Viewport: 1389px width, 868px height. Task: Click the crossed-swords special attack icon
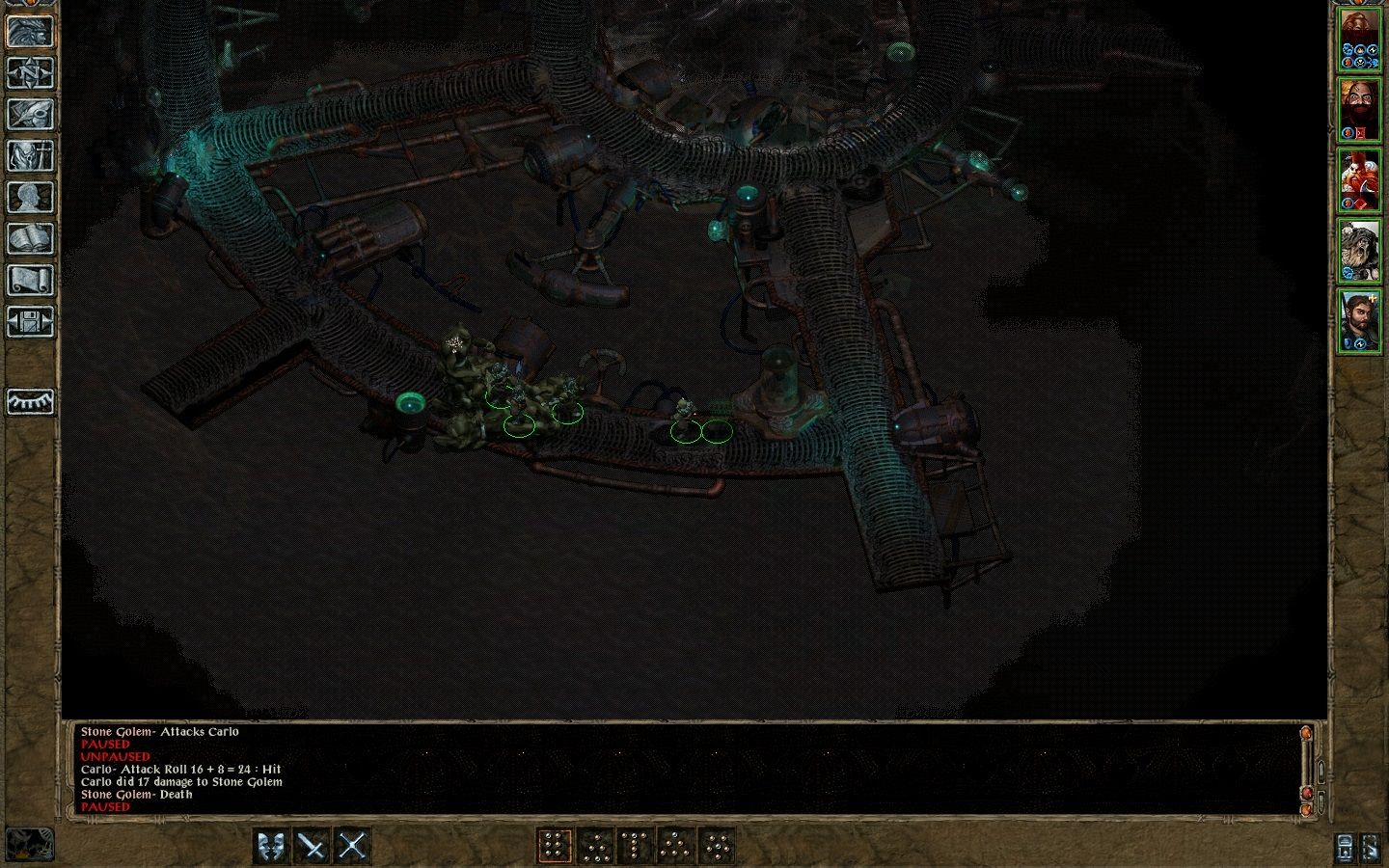click(x=351, y=843)
